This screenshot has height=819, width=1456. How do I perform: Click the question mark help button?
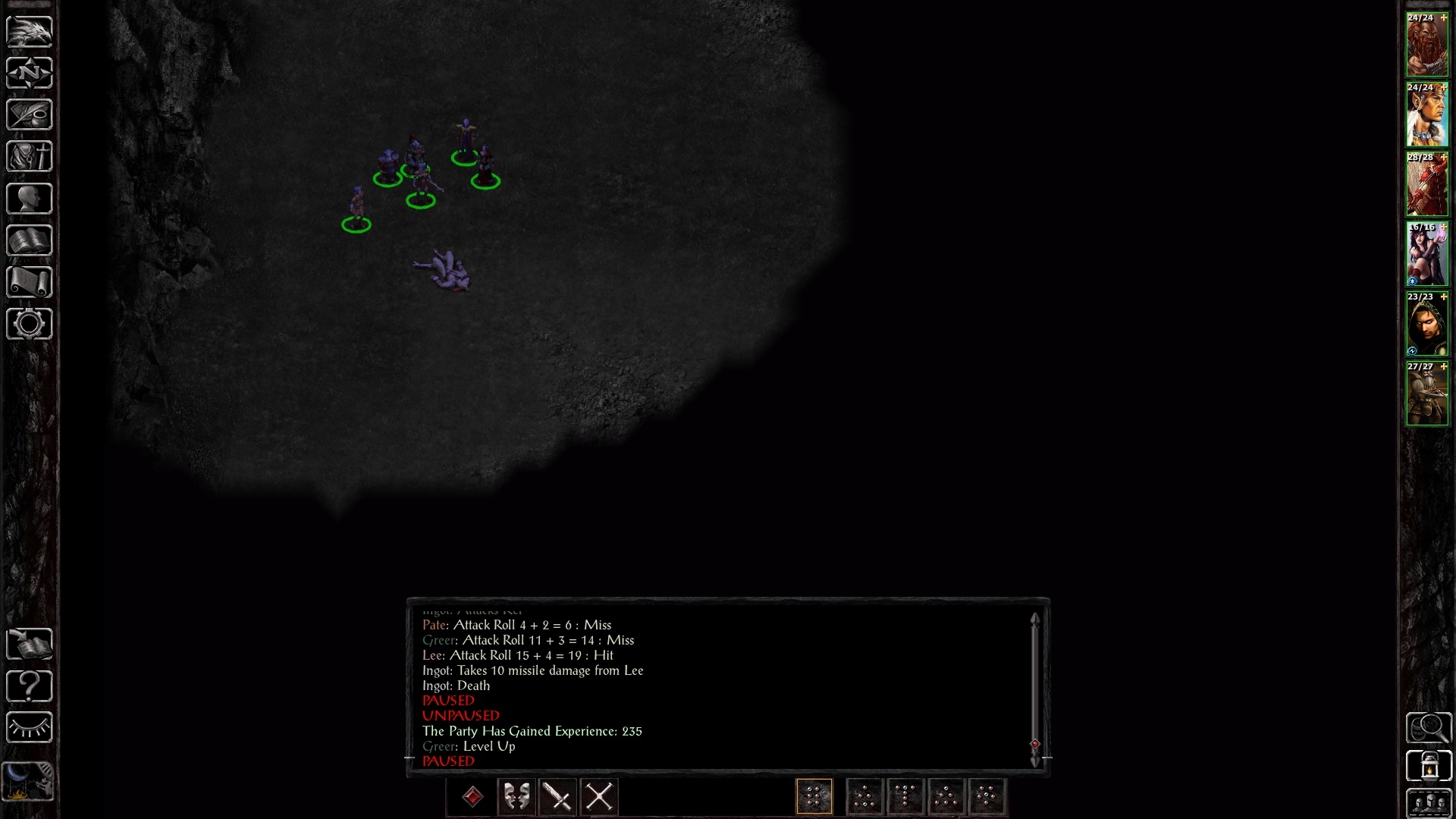30,686
